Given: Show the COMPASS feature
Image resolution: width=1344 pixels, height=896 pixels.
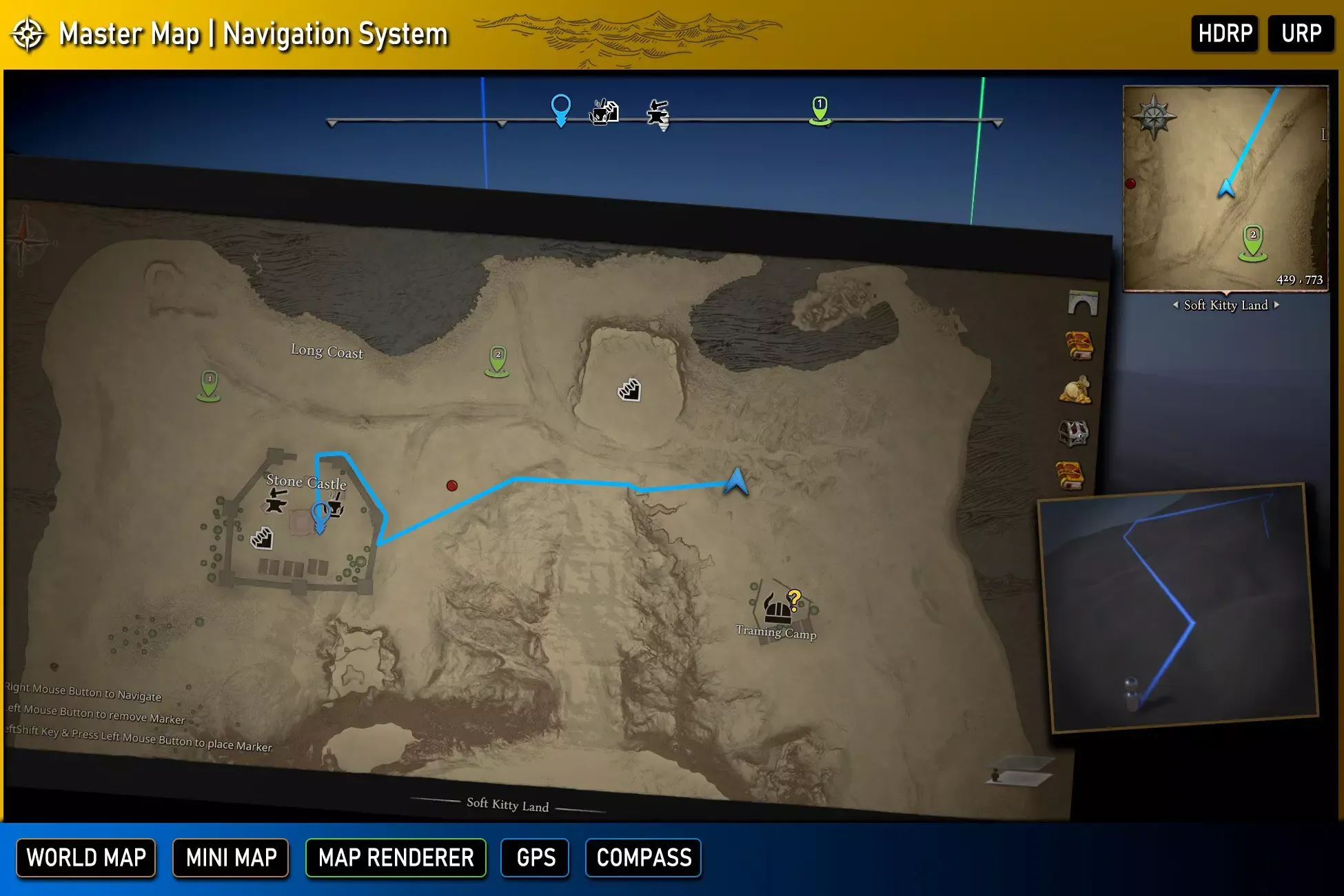Looking at the screenshot, I should click(643, 857).
